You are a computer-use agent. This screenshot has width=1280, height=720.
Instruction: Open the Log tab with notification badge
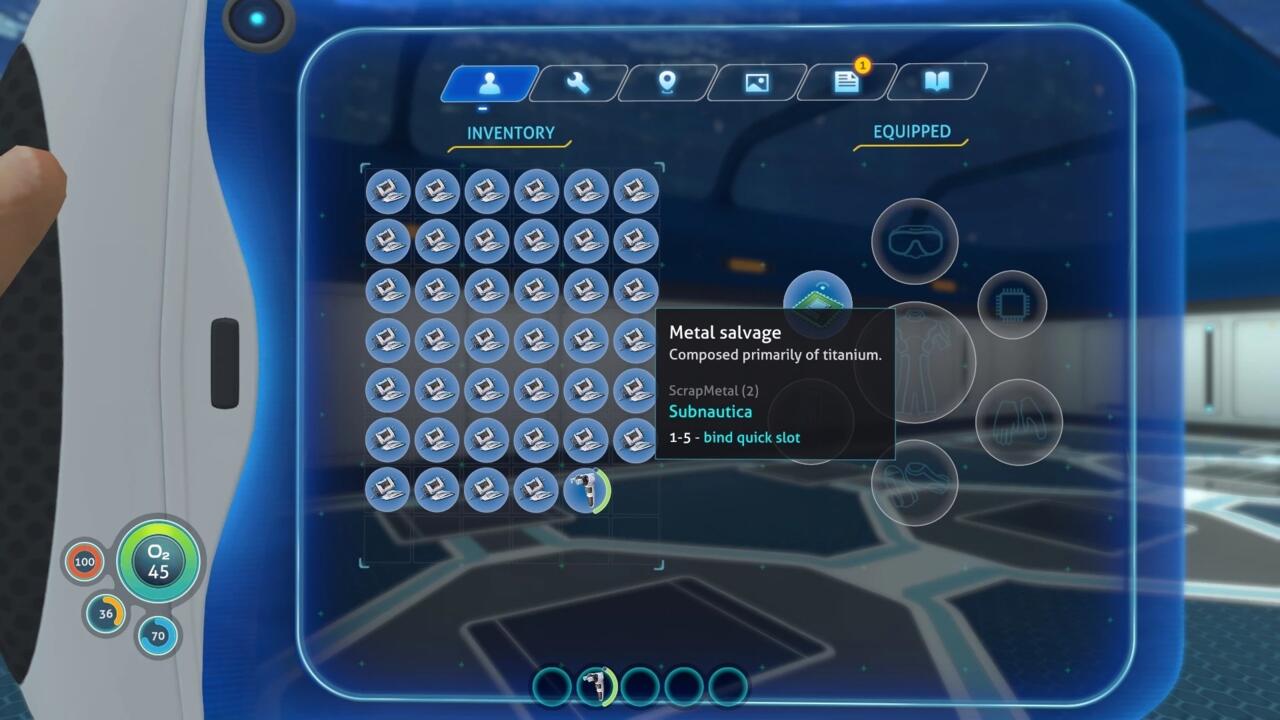pyautogui.click(x=846, y=84)
